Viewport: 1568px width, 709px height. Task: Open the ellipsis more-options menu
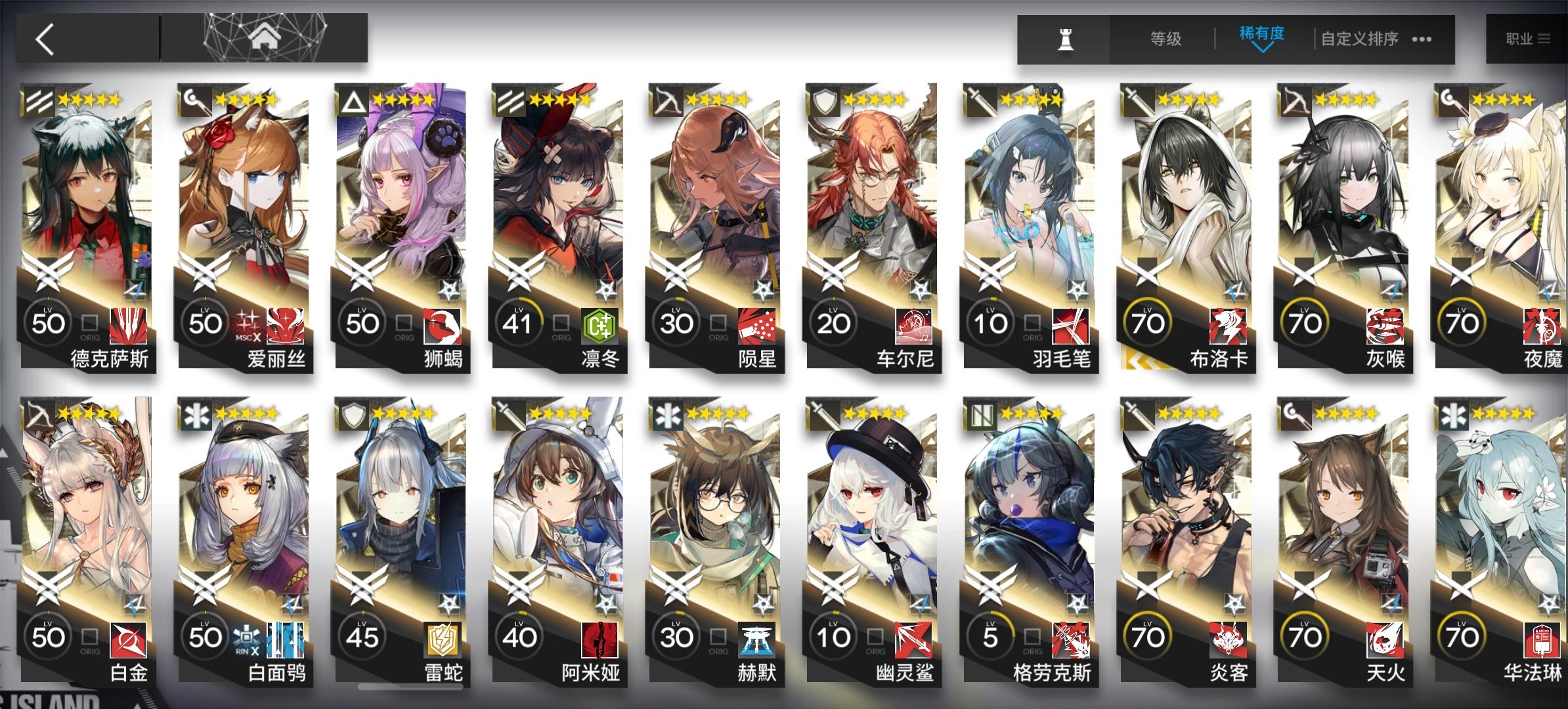[x=1418, y=39]
